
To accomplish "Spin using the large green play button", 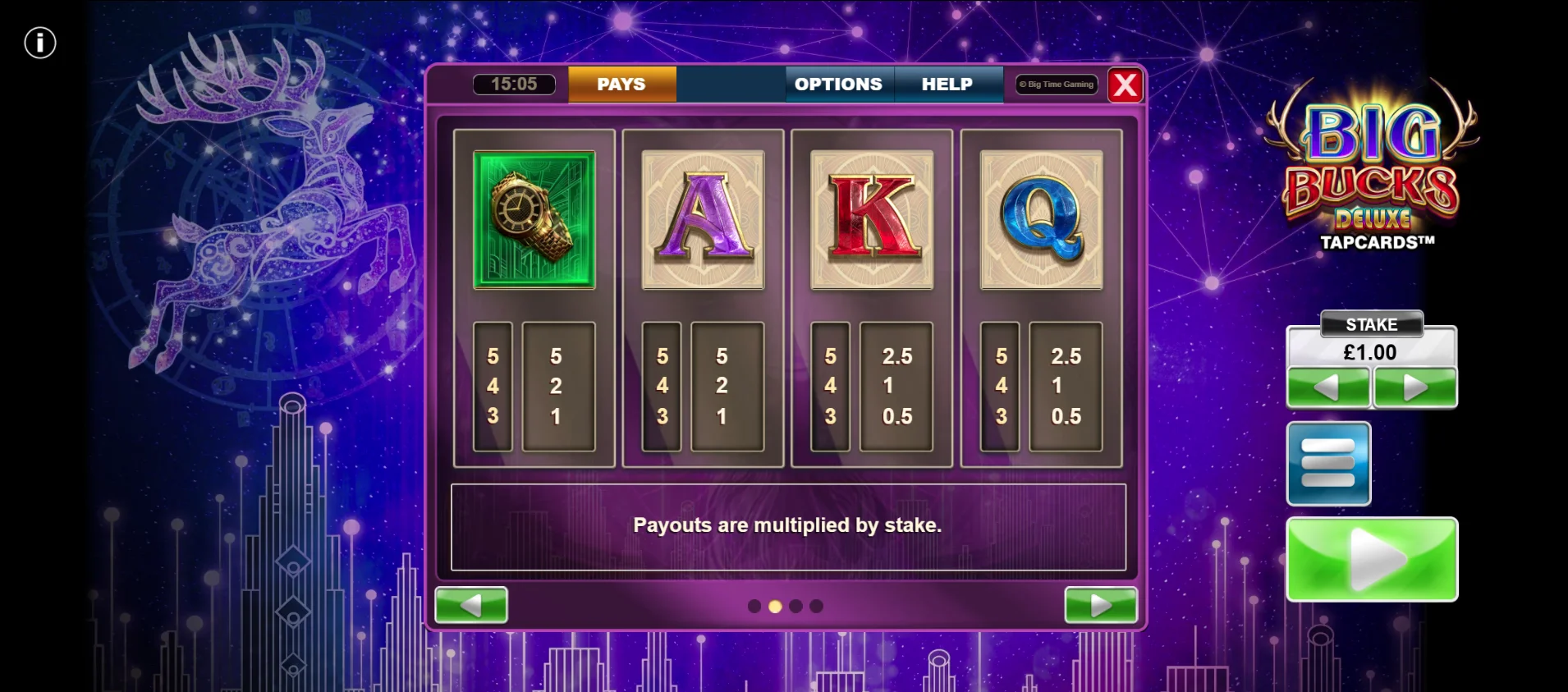I will [x=1371, y=559].
